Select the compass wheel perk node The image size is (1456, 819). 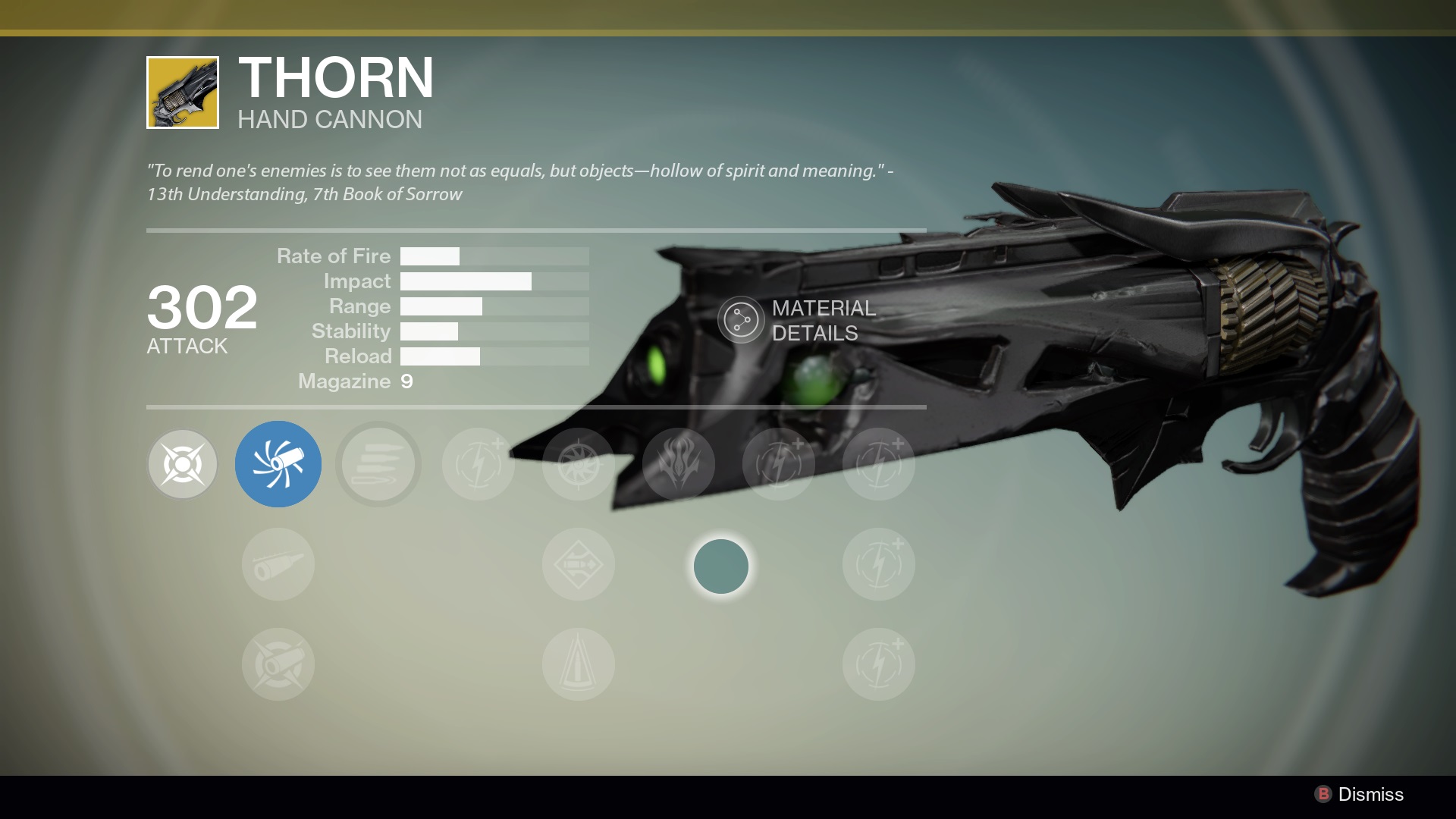click(579, 464)
